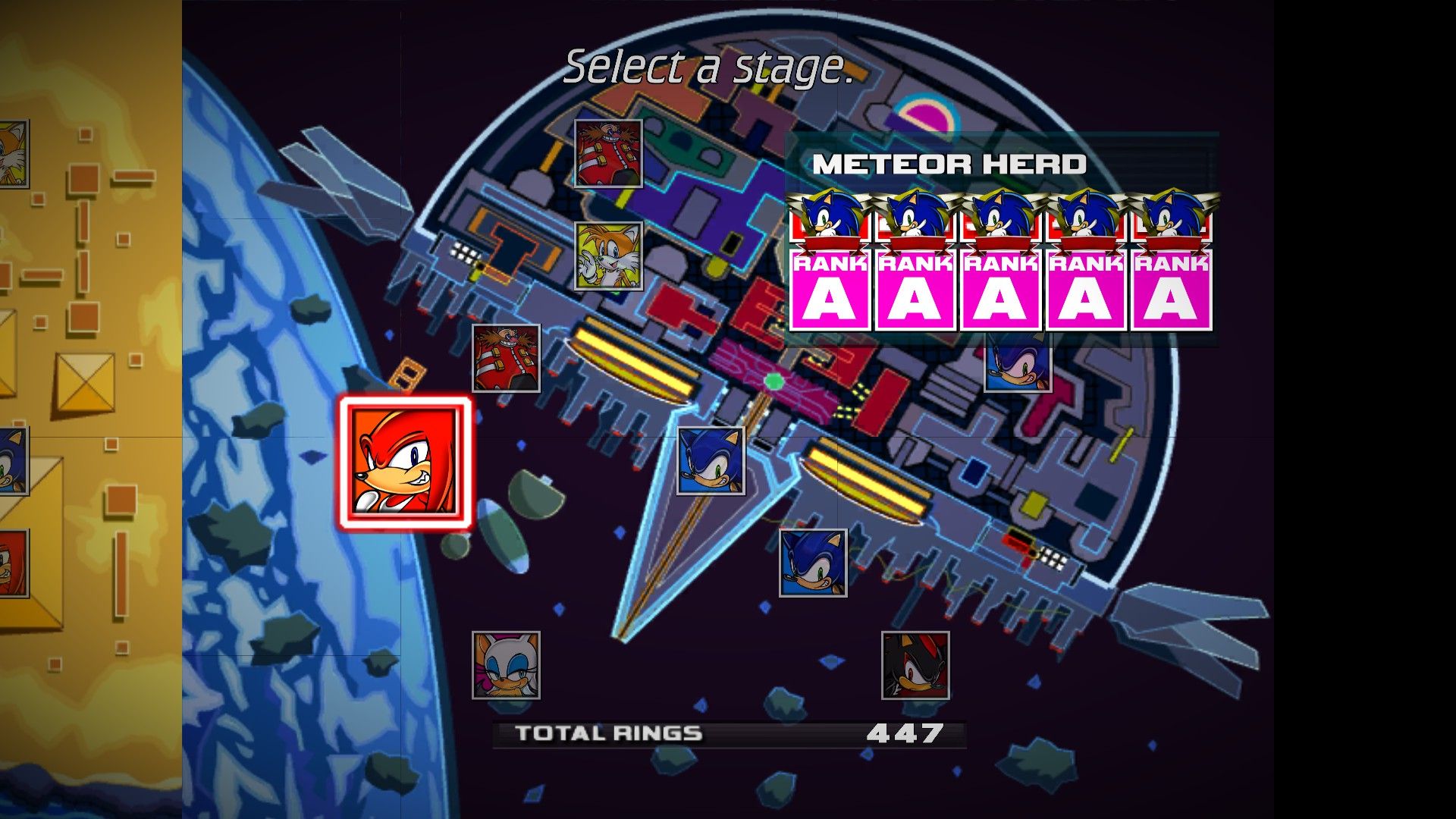Image resolution: width=1456 pixels, height=819 pixels.
Task: Pick Shadow's stage tile
Action: pyautogui.click(x=915, y=665)
